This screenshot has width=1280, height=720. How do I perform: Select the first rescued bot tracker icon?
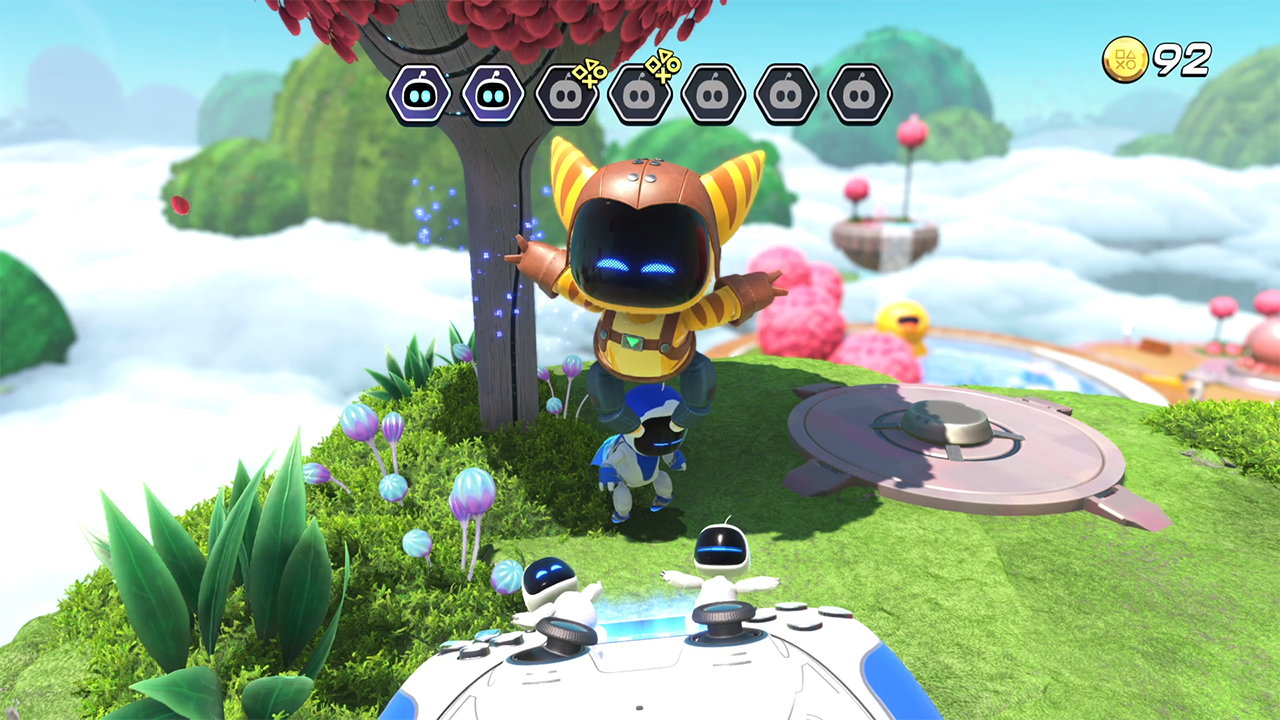coord(419,95)
